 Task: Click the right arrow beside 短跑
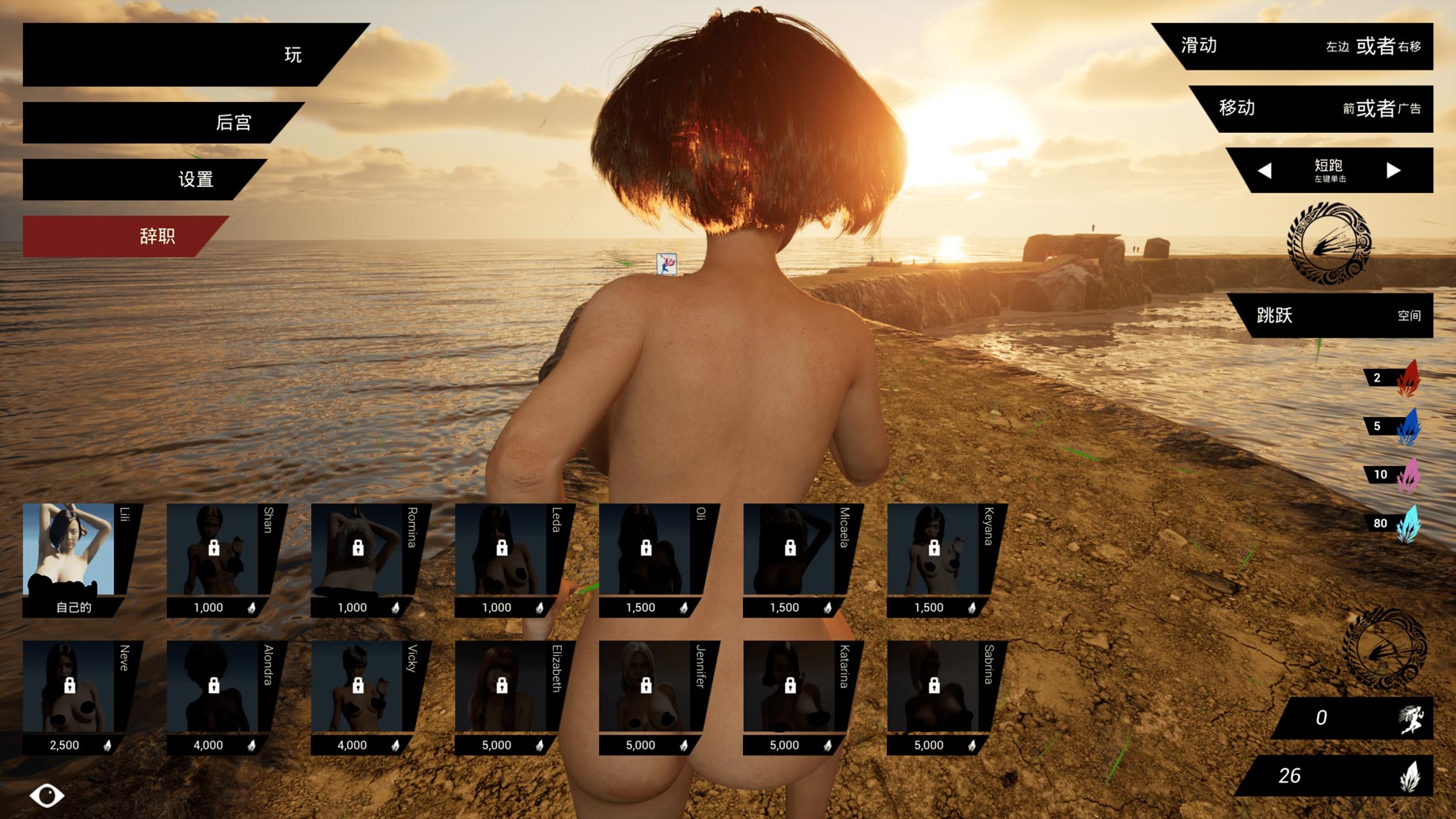(x=1394, y=170)
